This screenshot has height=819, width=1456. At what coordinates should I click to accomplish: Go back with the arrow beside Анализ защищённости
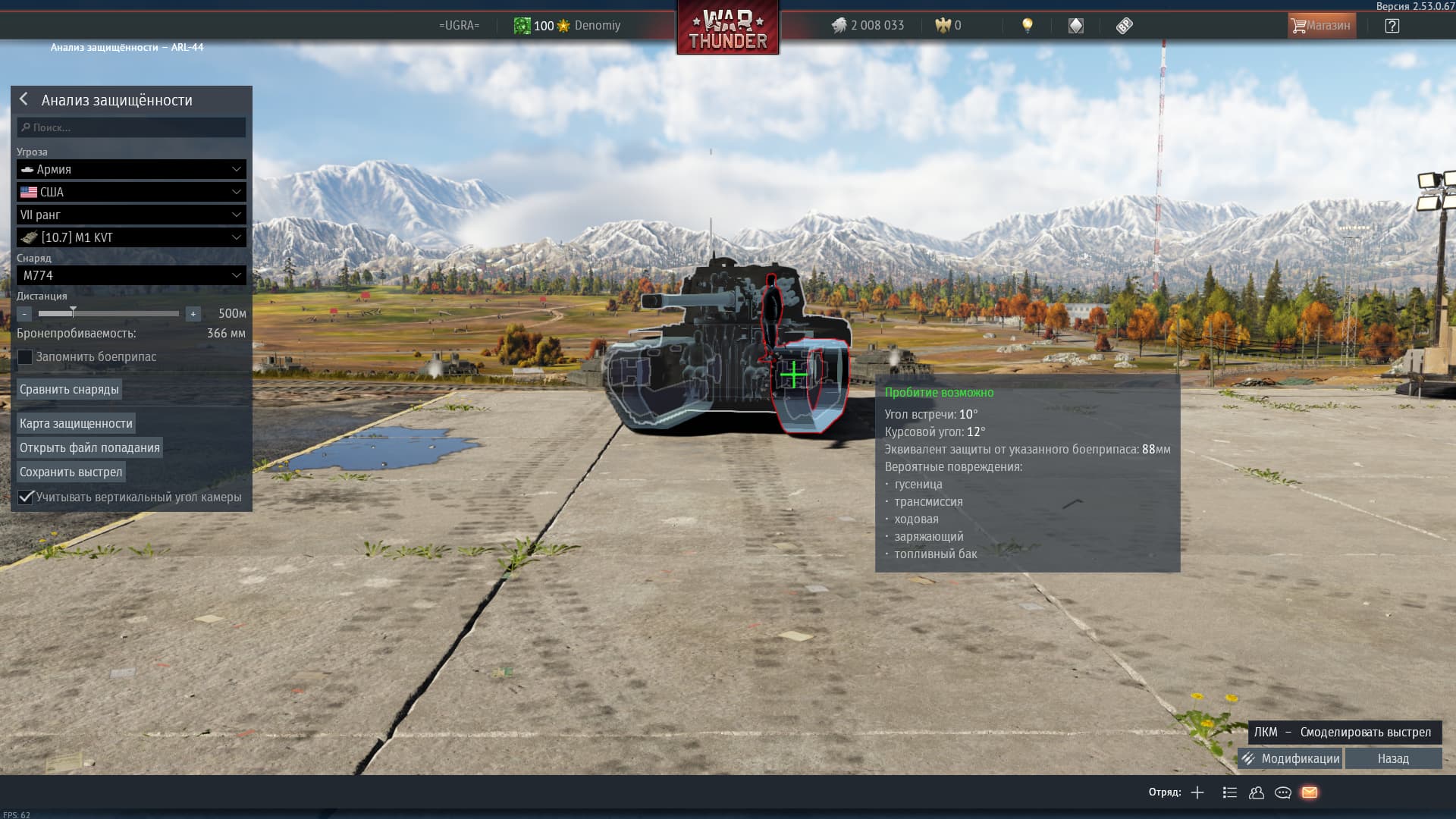pos(24,99)
